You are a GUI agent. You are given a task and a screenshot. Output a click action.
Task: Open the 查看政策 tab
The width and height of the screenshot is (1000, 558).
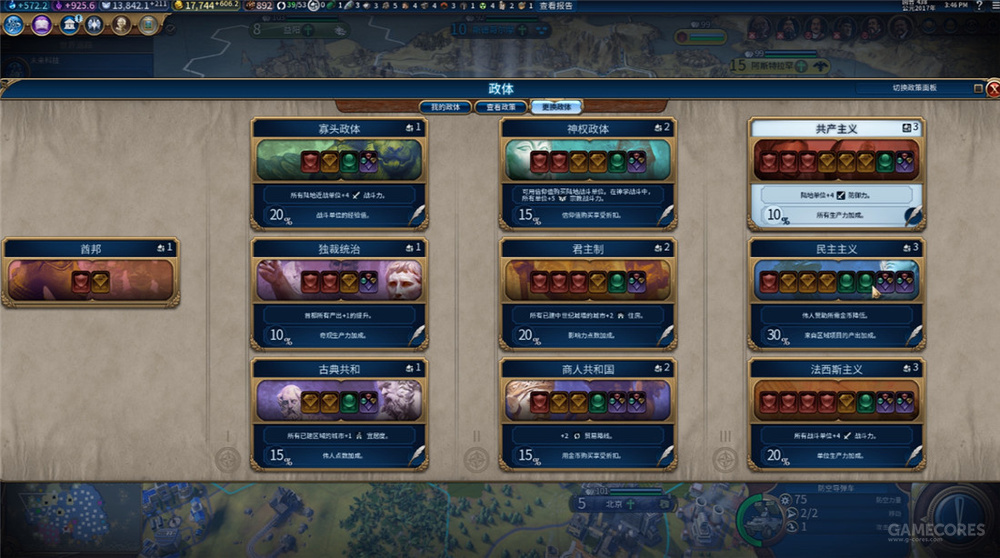pos(501,106)
